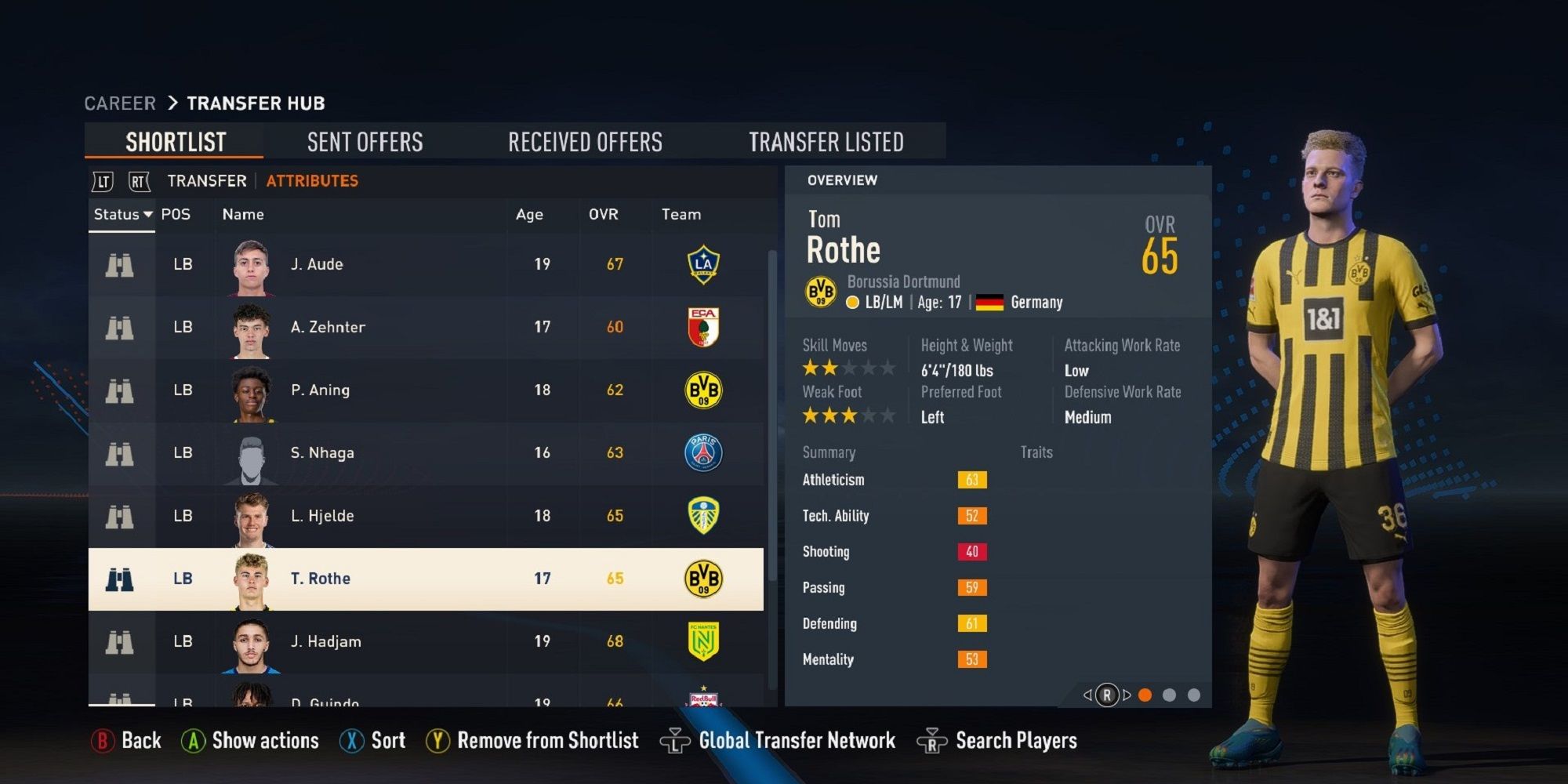1568x784 pixels.
Task: Select the Leeds United badge next to L. Hjelde
Action: click(702, 516)
